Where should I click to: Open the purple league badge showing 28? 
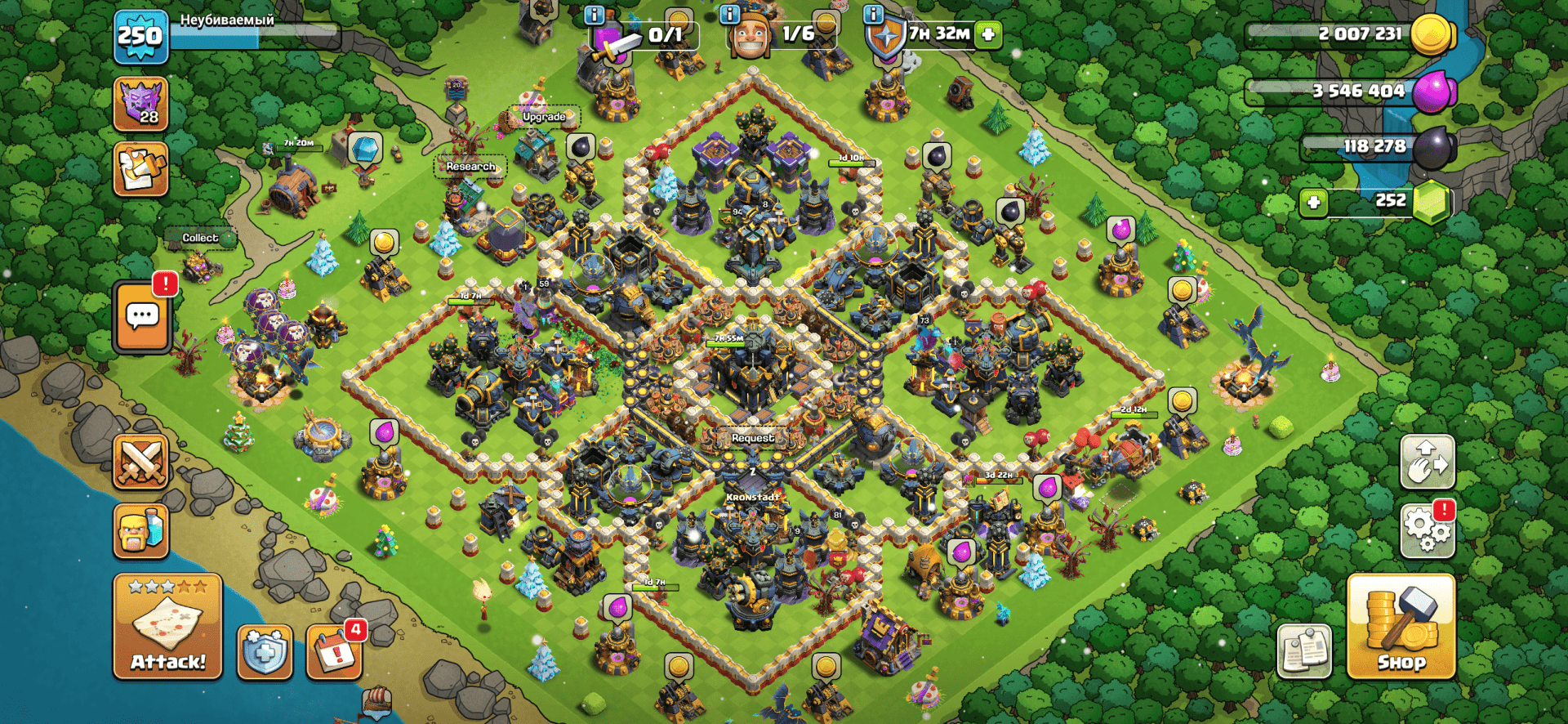[x=140, y=105]
